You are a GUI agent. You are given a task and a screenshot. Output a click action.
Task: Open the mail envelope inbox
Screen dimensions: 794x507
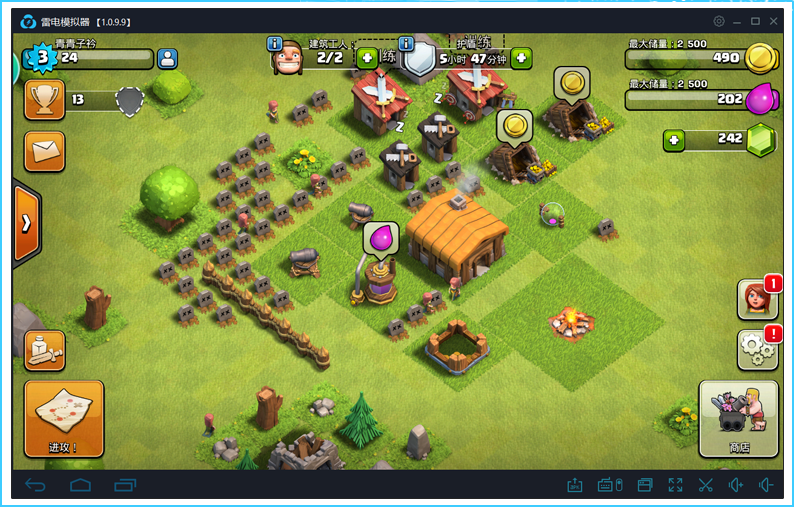(x=44, y=151)
